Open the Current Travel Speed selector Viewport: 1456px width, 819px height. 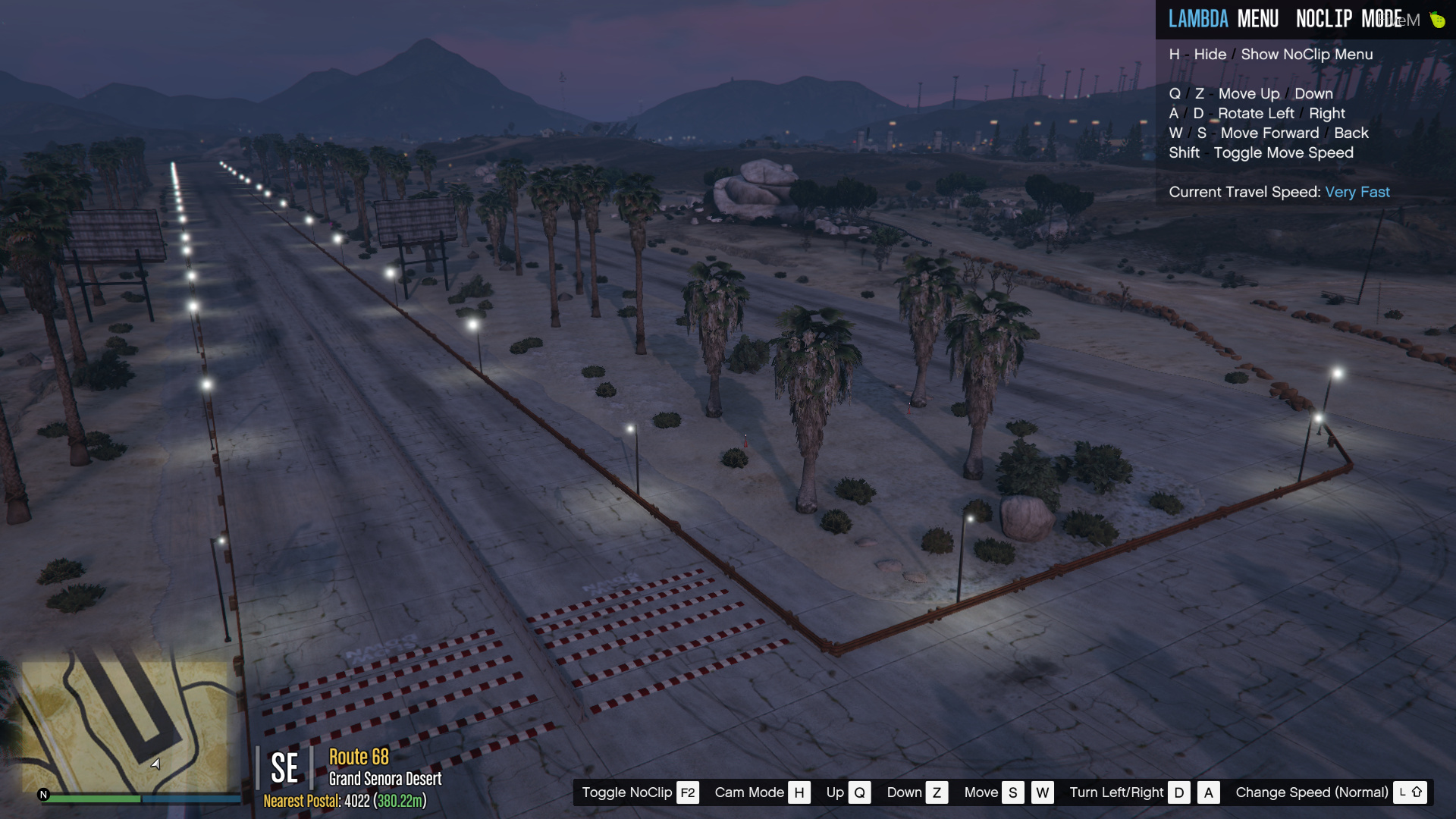coord(1245,192)
